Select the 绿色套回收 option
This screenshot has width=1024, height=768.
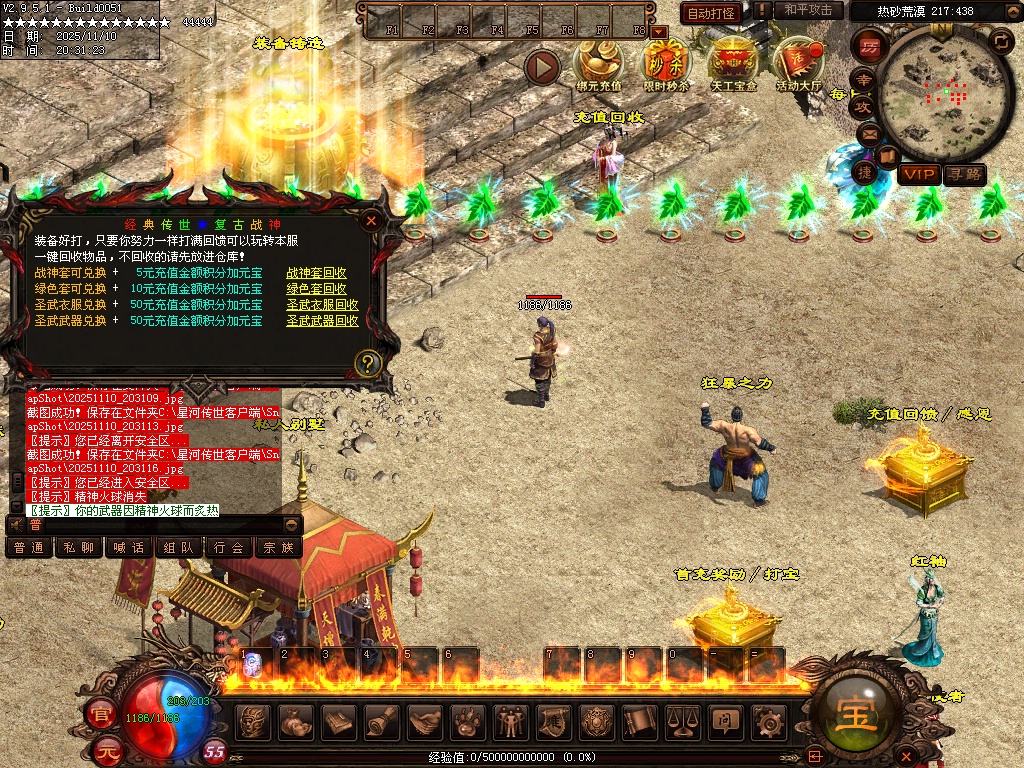point(316,289)
